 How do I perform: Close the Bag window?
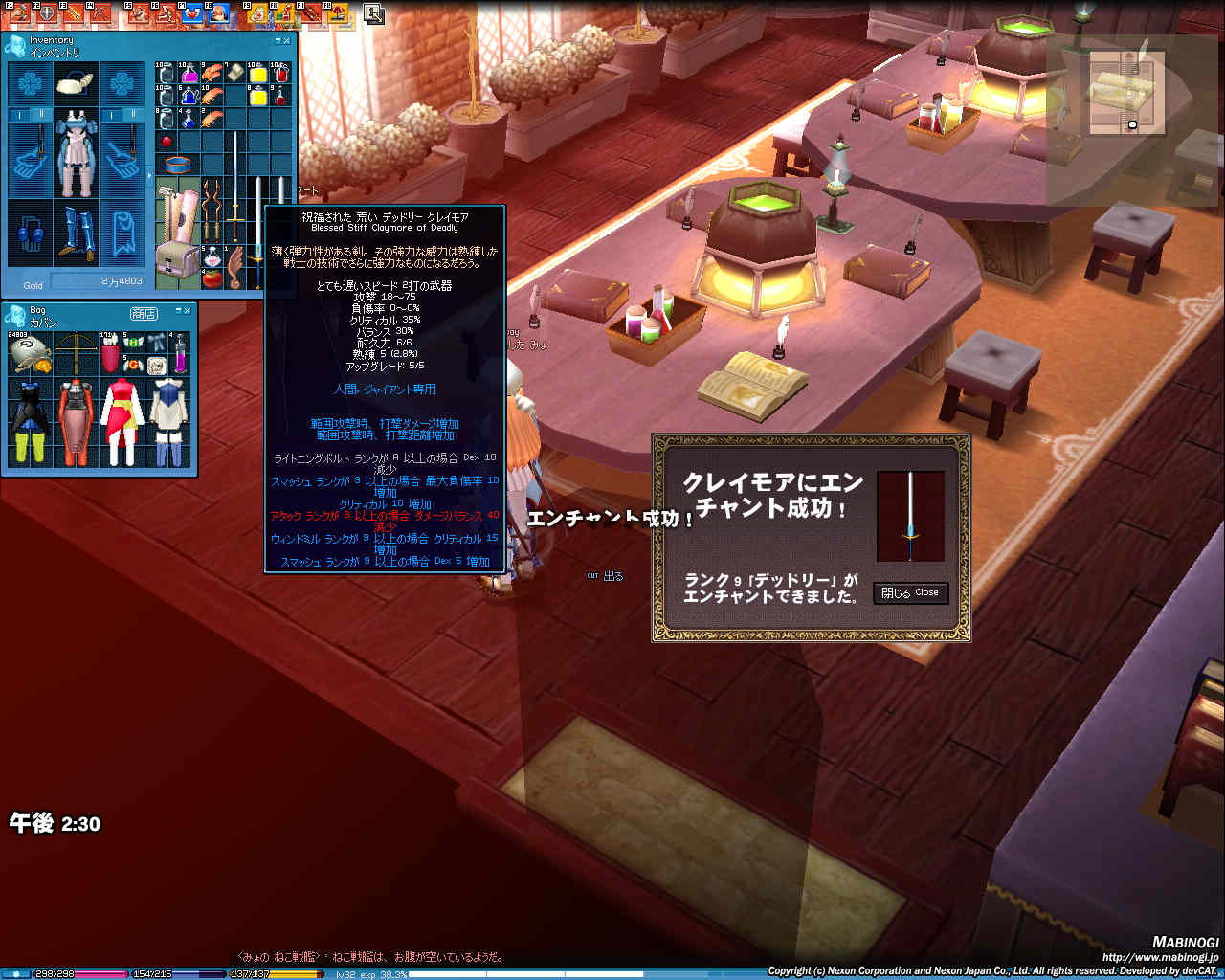[187, 312]
